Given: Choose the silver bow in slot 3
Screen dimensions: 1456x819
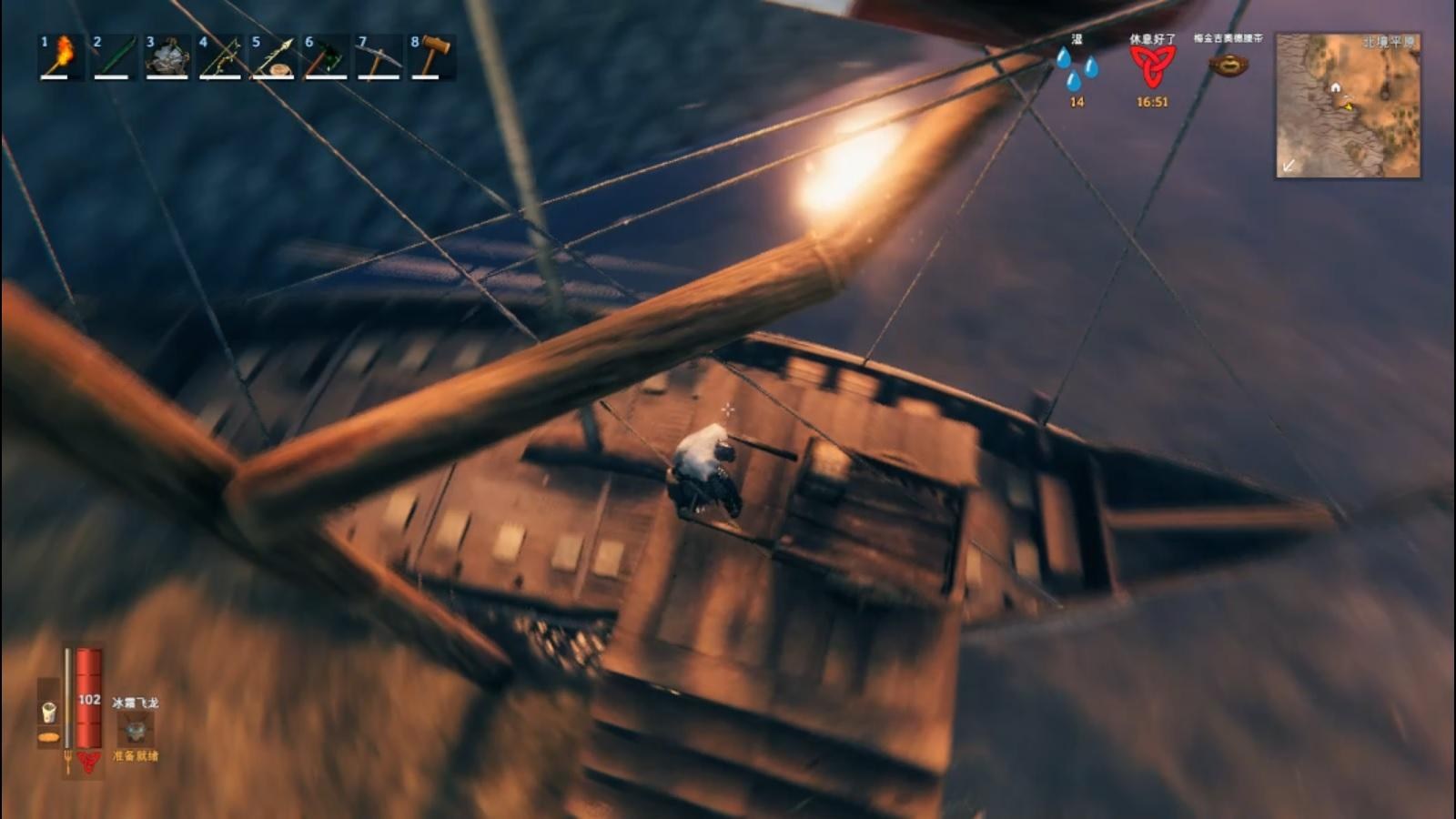Looking at the screenshot, I should point(167,56).
